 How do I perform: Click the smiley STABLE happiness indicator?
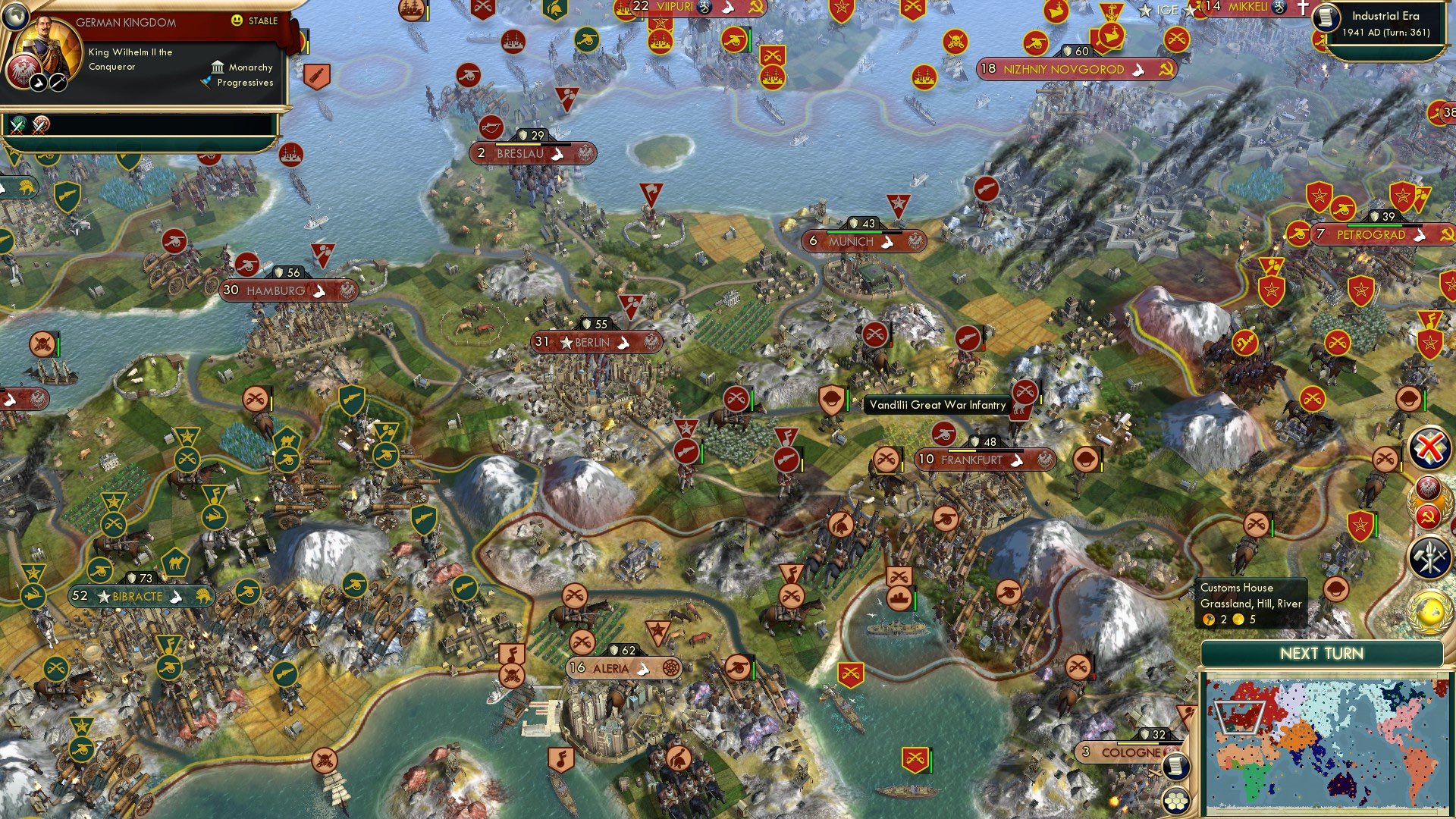click(x=237, y=20)
